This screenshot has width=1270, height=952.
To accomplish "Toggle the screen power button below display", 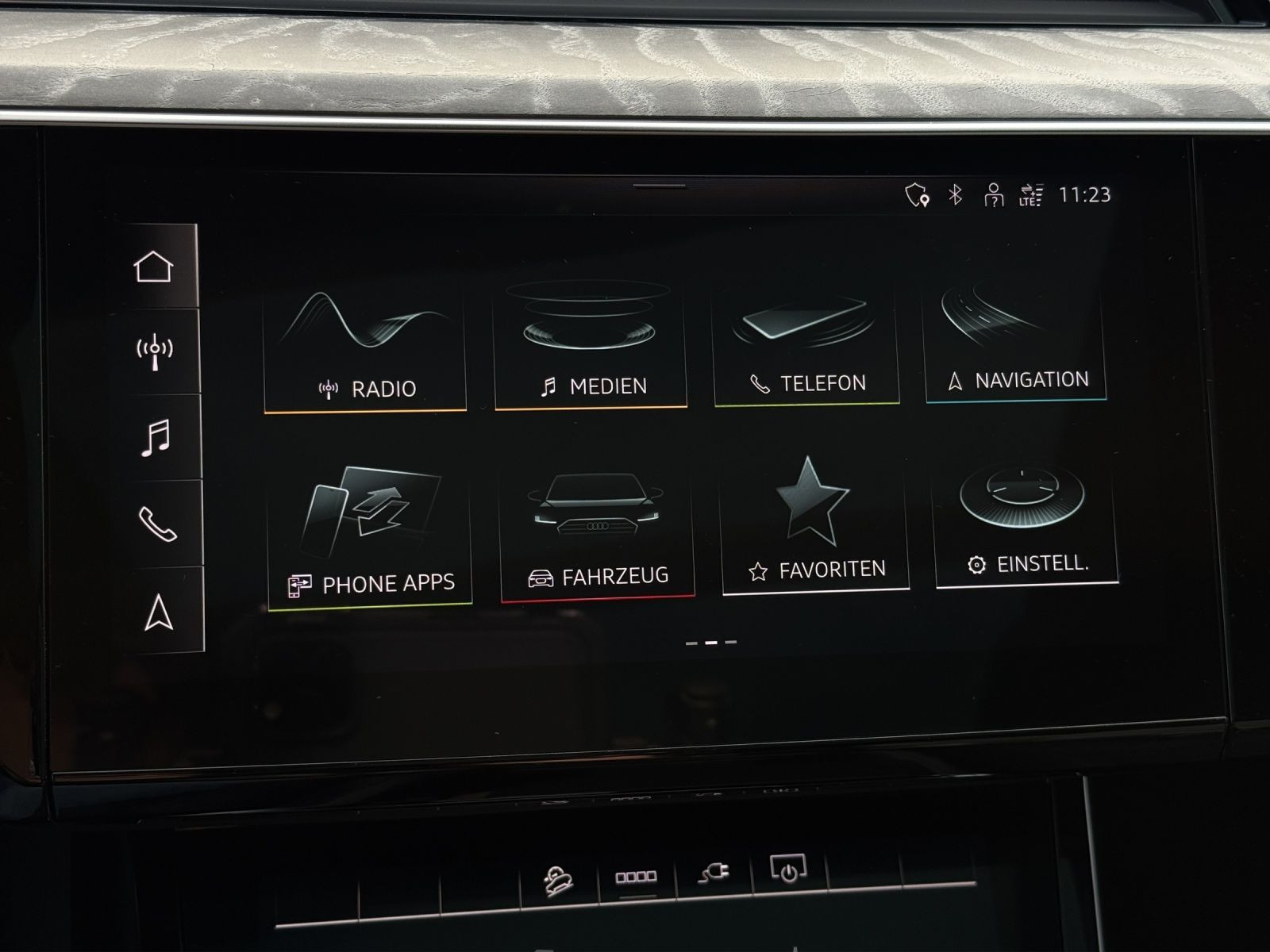I will pyautogui.click(x=788, y=870).
